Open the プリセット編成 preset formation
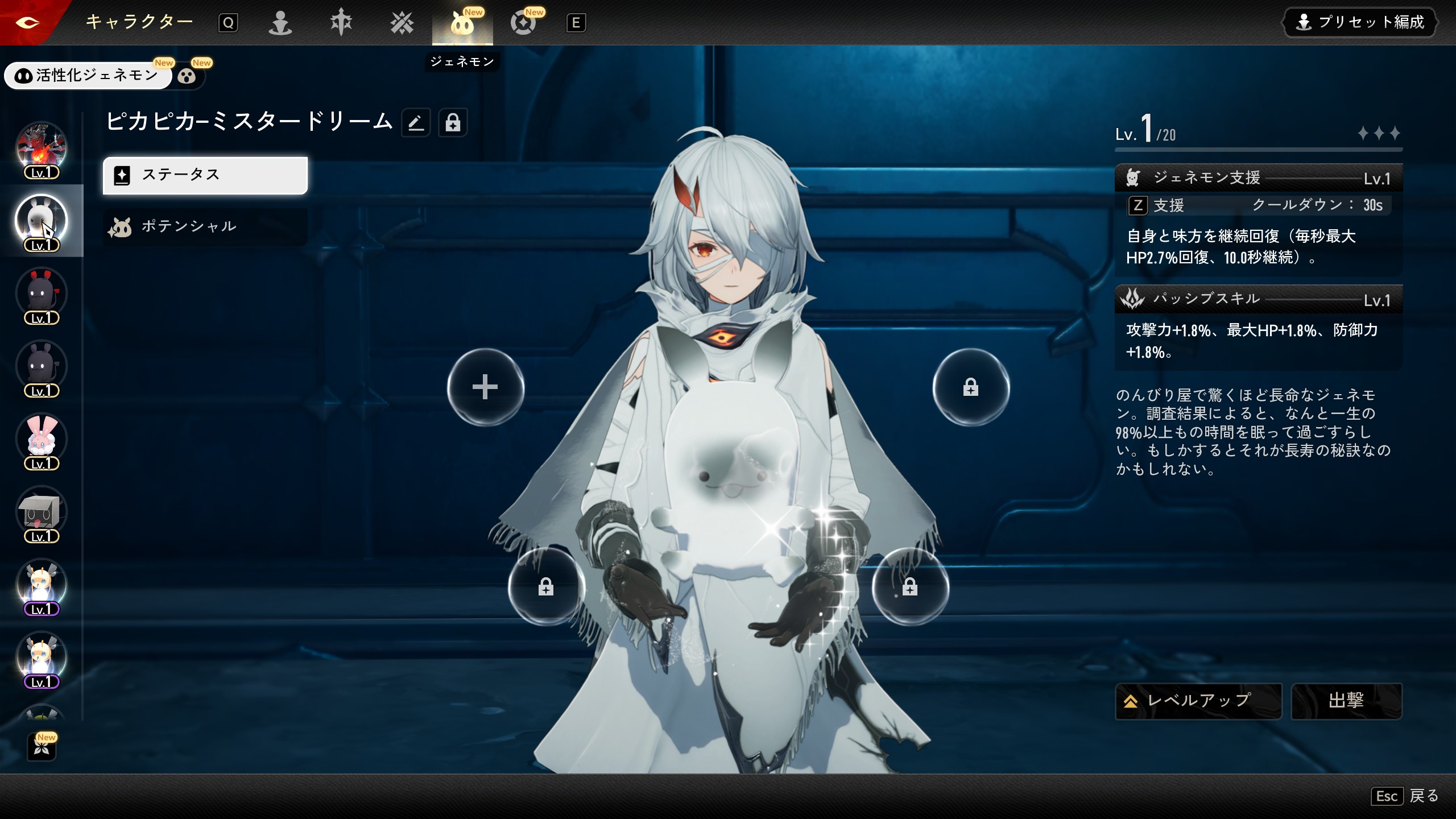Viewport: 1456px width, 819px height. pyautogui.click(x=1359, y=23)
